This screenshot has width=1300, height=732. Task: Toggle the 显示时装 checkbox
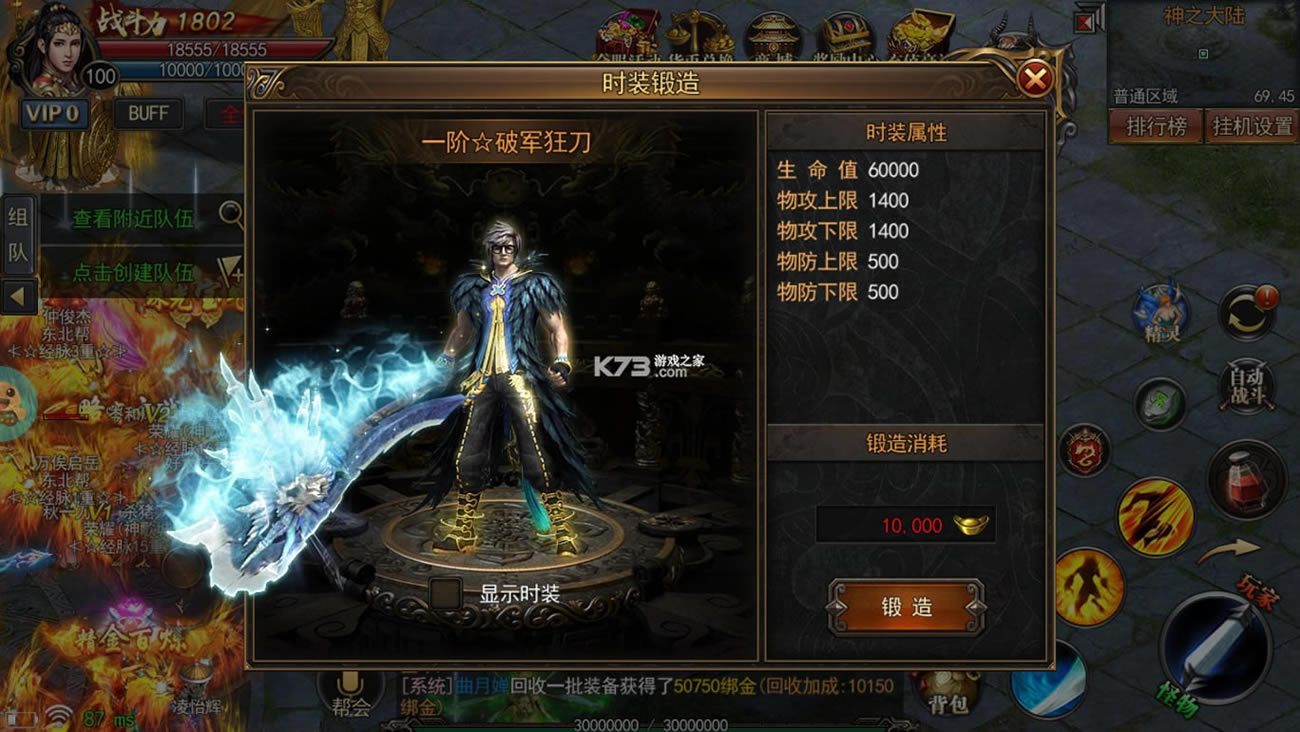coord(446,593)
